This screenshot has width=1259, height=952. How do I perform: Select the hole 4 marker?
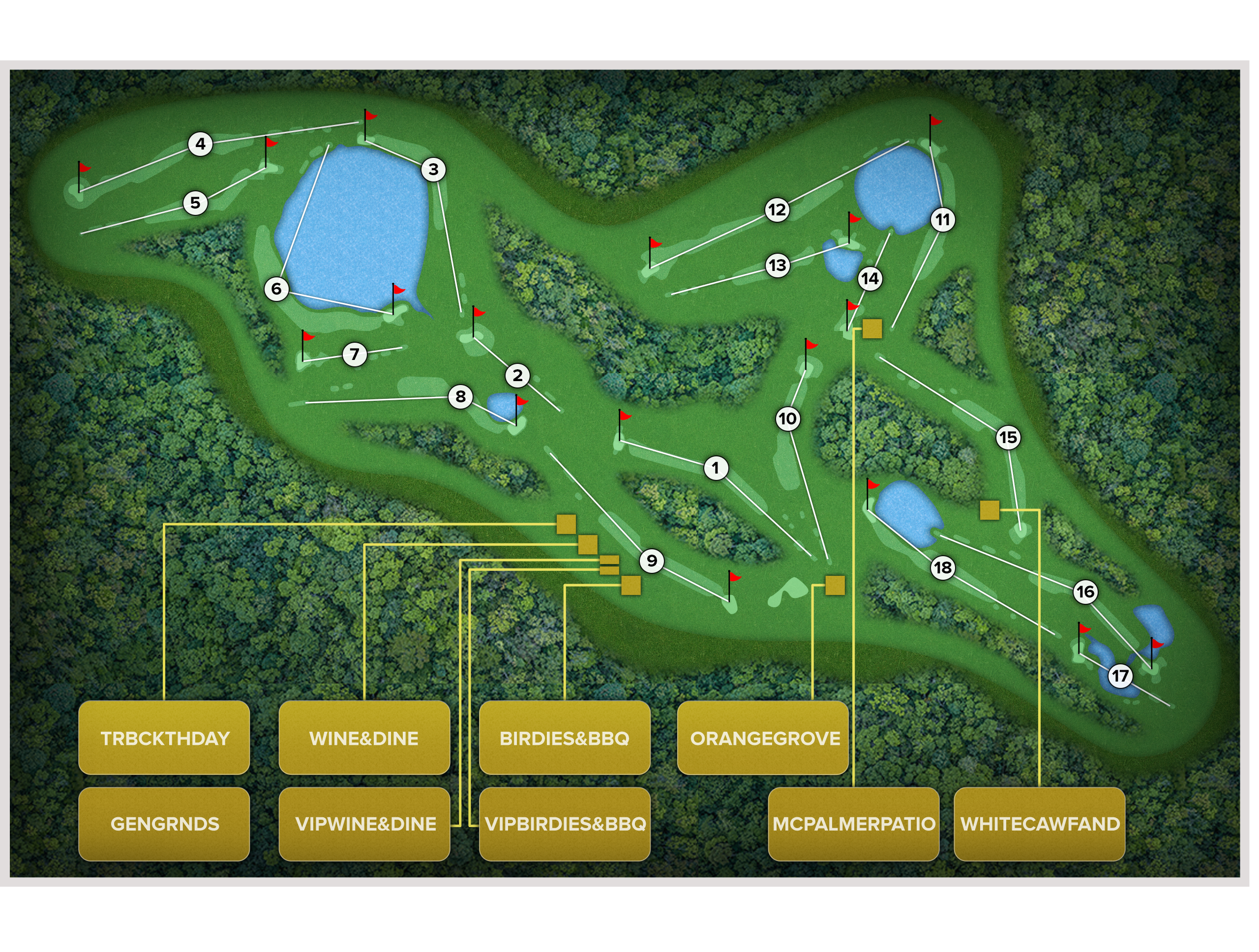pos(200,144)
